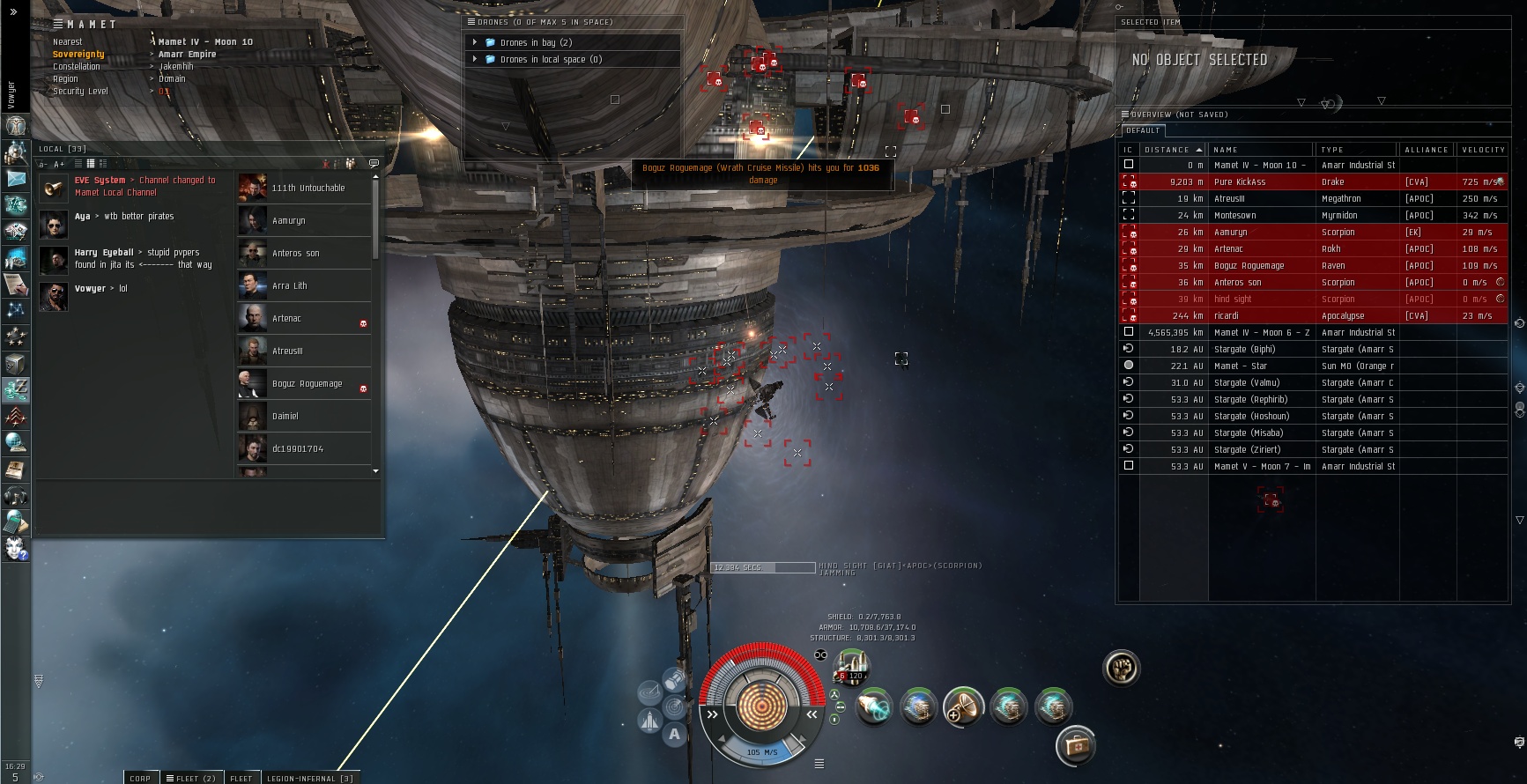Activate the fist icon module

(x=1121, y=668)
